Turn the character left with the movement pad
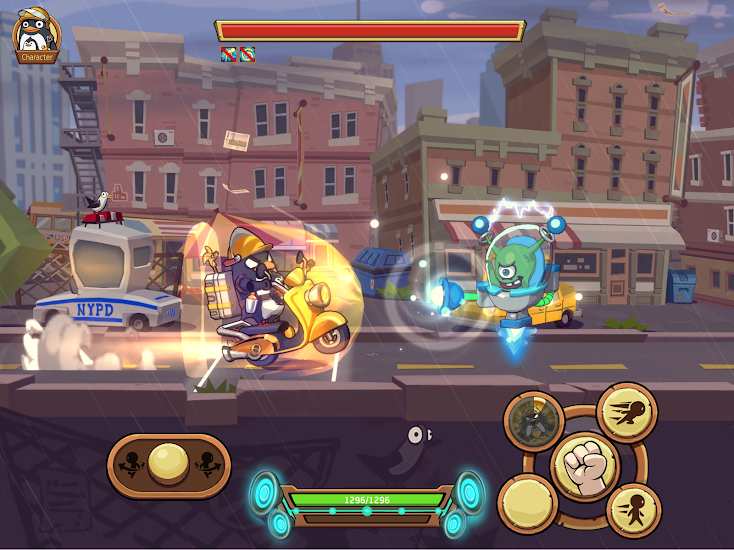This screenshot has height=550, width=734. [x=130, y=466]
